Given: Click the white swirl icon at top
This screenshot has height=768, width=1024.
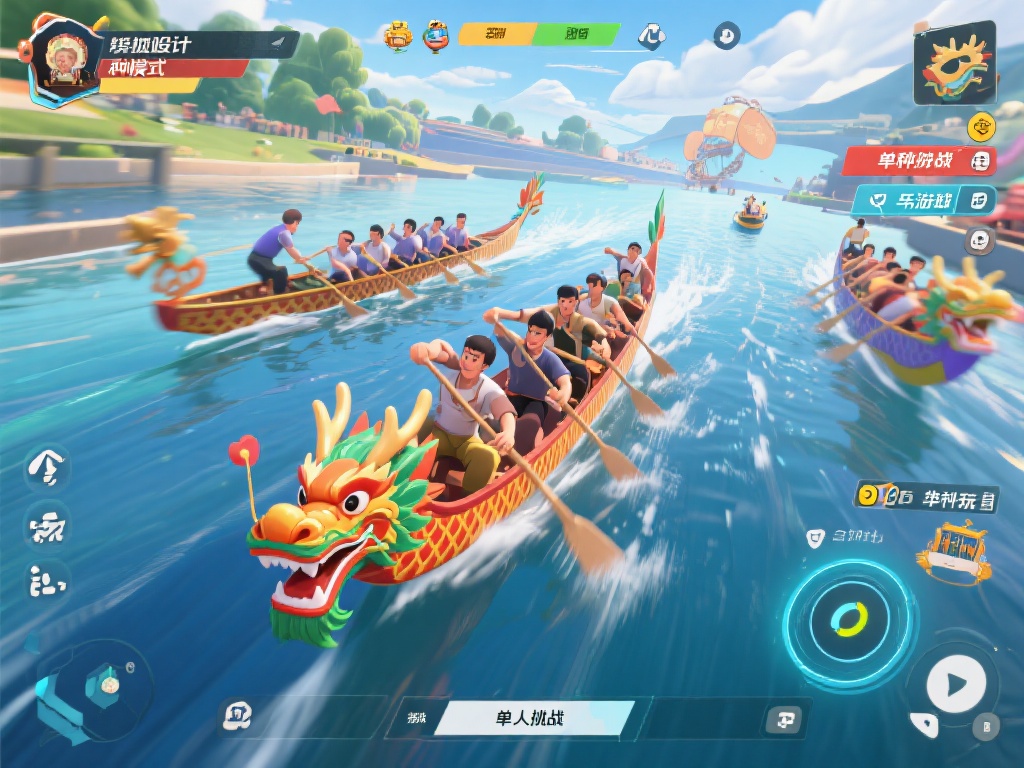Looking at the screenshot, I should (652, 36).
